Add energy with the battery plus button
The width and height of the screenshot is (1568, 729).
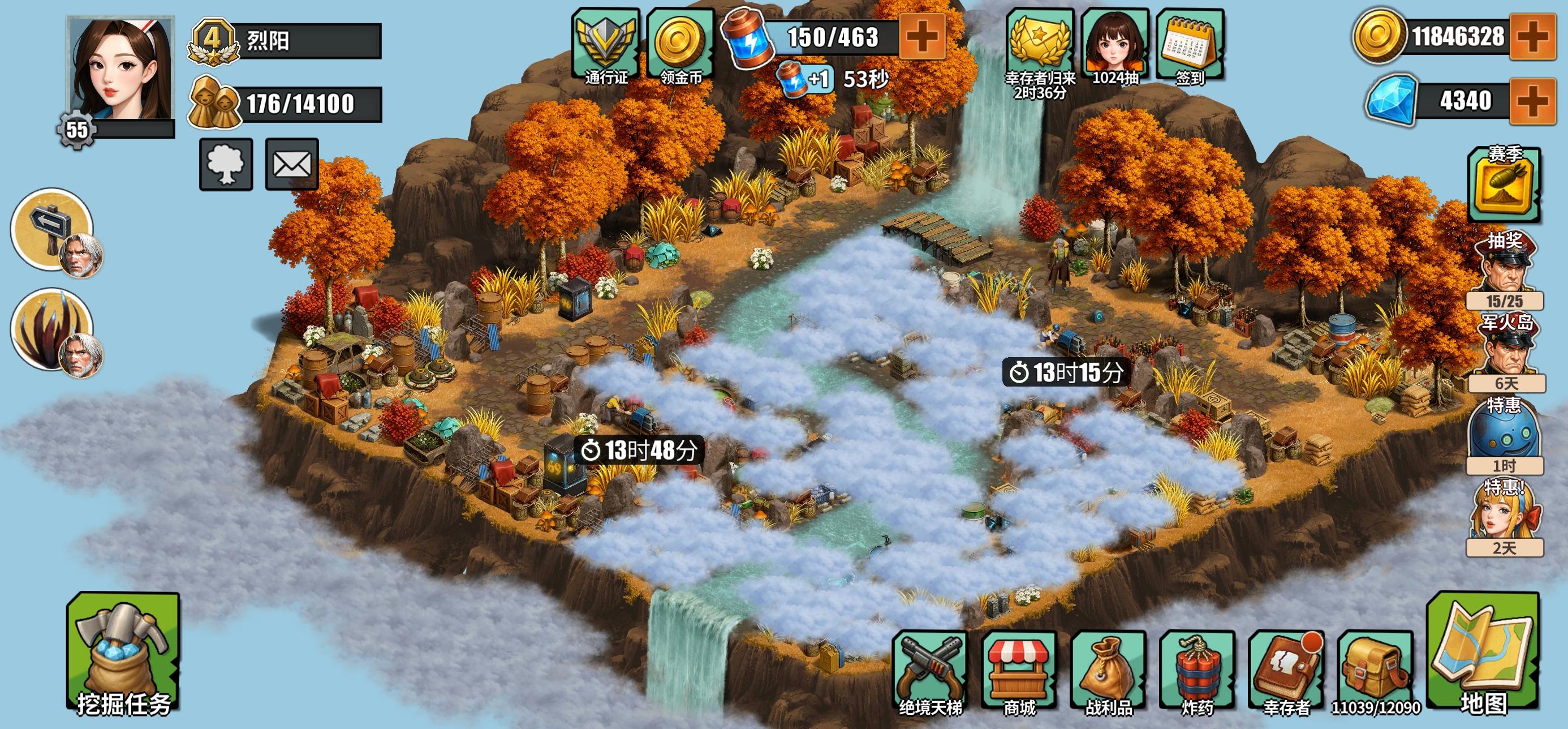922,37
